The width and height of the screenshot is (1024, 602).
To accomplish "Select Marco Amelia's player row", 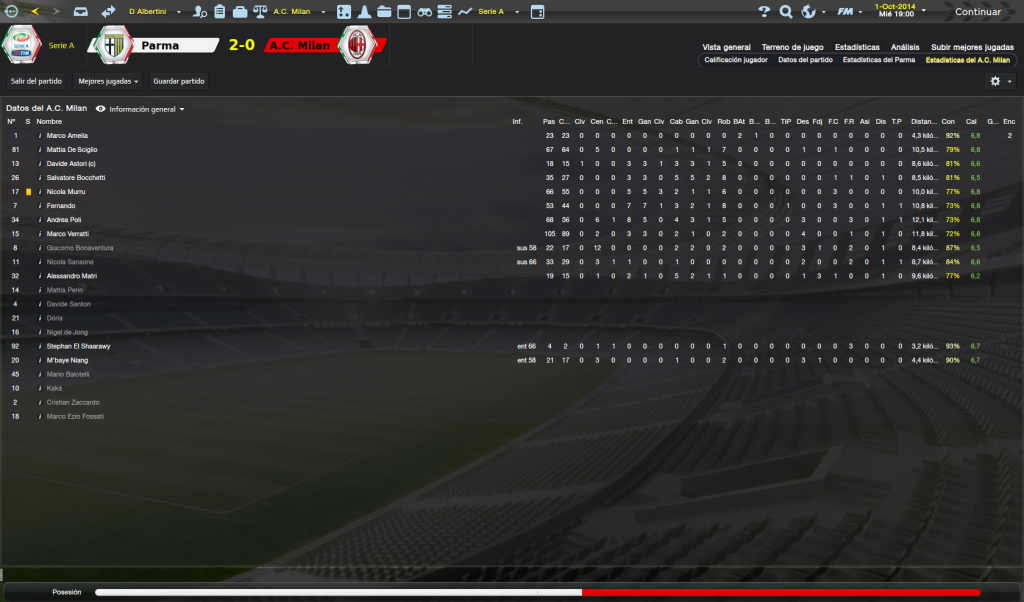I will click(67, 135).
